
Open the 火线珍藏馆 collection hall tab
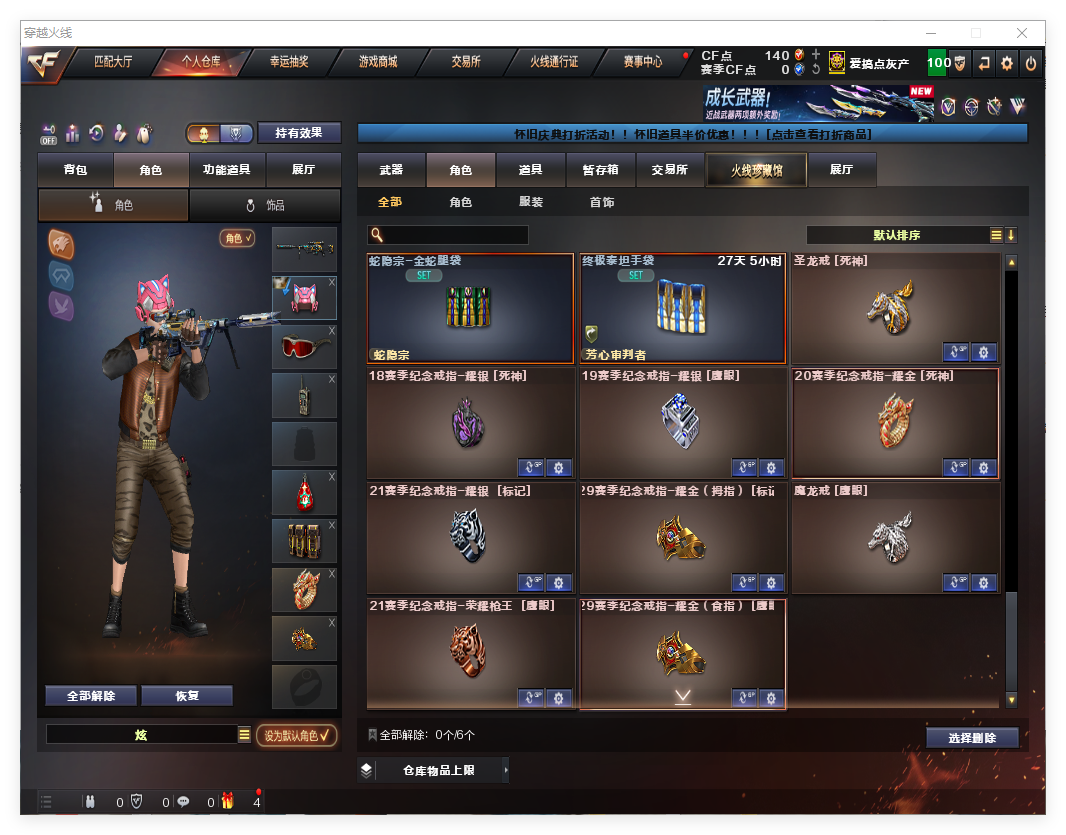(756, 170)
